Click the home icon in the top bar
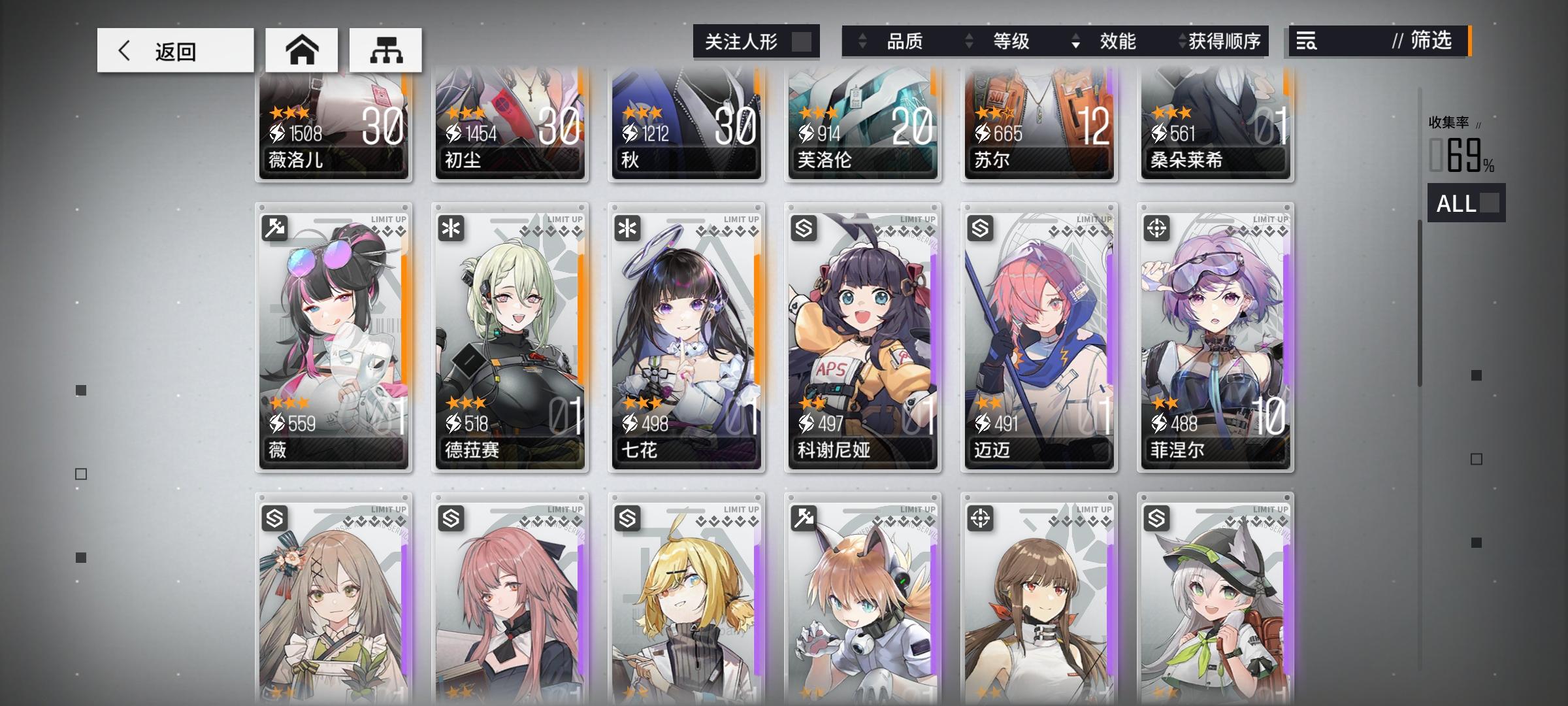The height and width of the screenshot is (706, 1568). pos(303,49)
